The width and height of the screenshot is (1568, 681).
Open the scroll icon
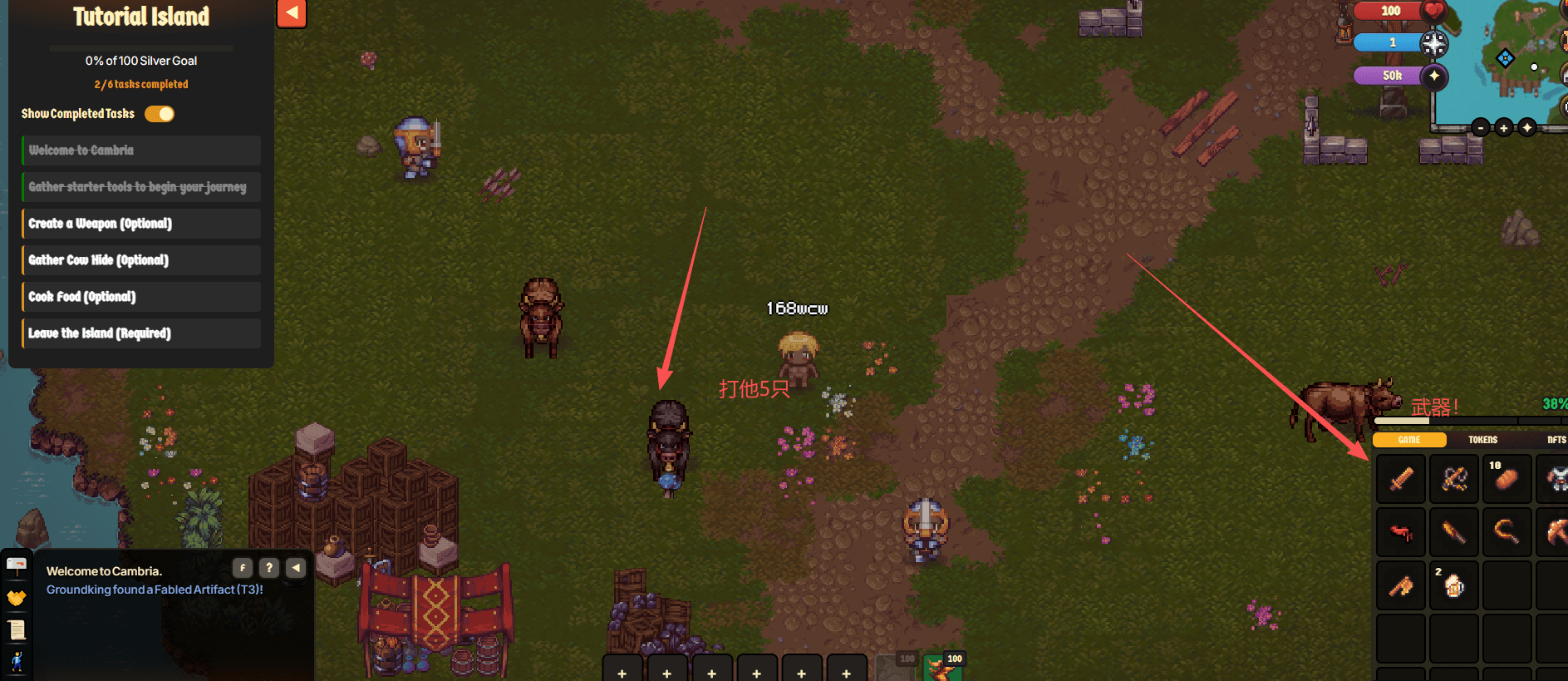point(17,629)
